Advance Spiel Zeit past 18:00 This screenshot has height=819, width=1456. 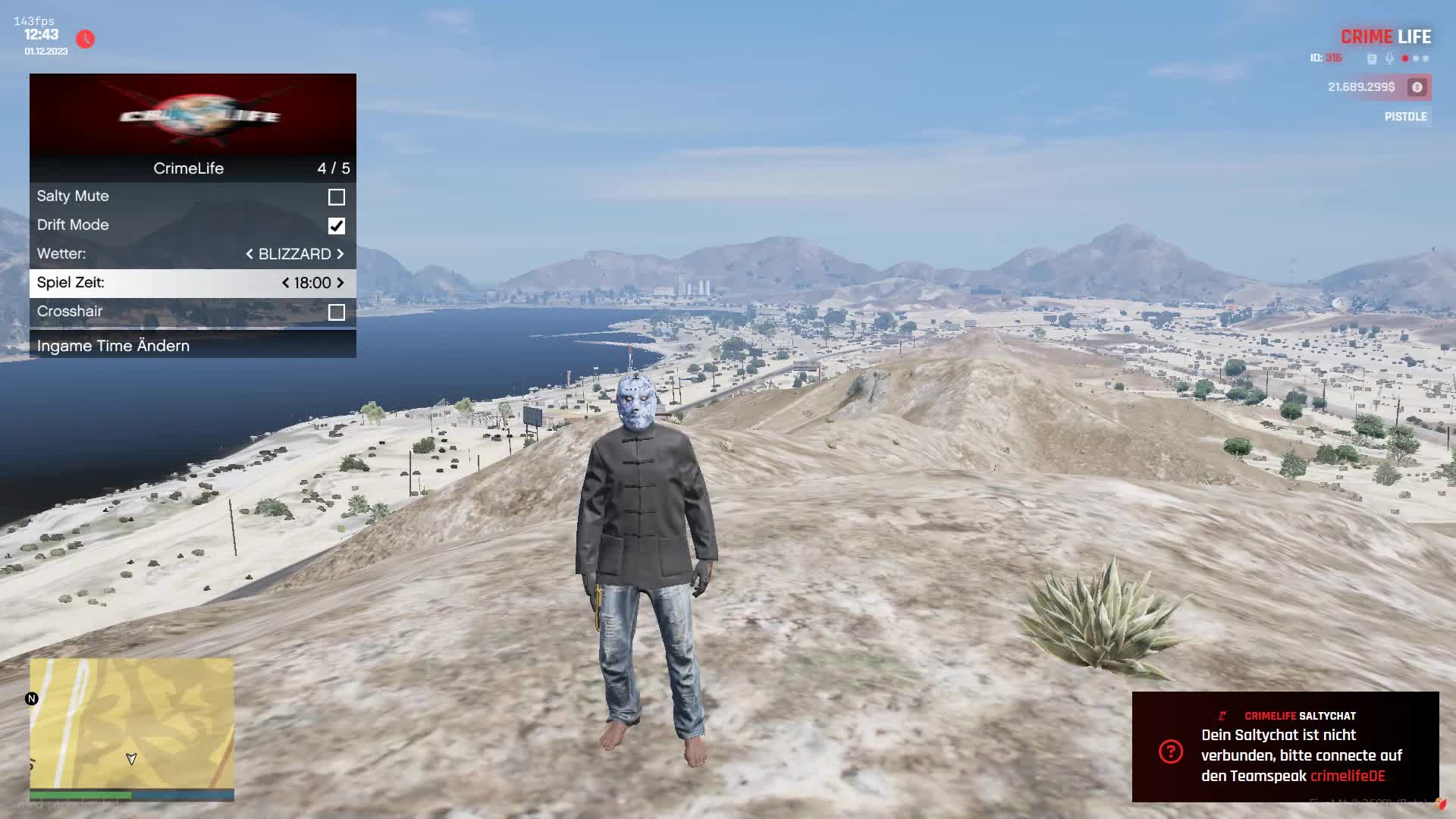(340, 283)
